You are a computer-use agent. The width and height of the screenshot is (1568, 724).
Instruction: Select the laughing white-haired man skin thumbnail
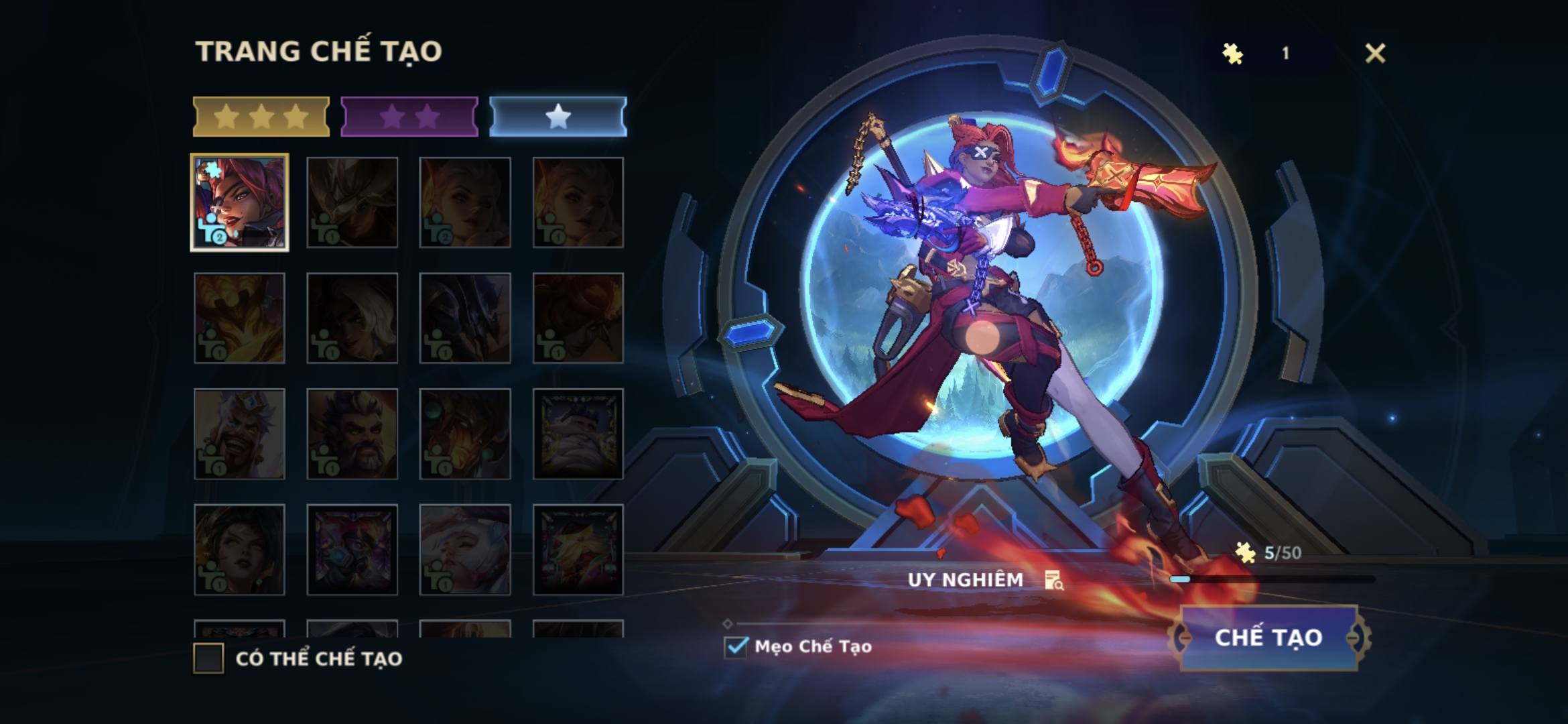pos(239,434)
